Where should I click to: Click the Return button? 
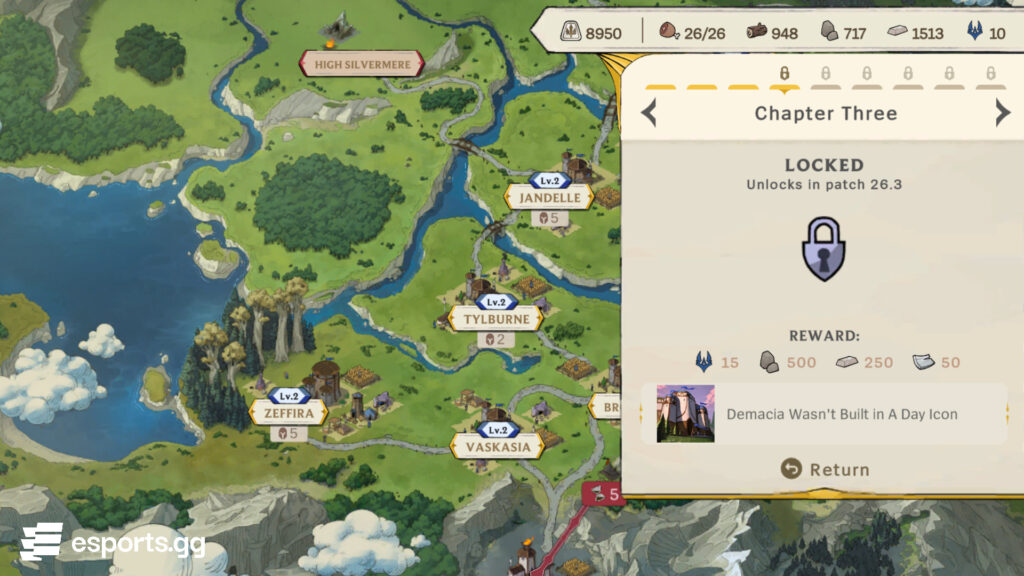click(825, 469)
